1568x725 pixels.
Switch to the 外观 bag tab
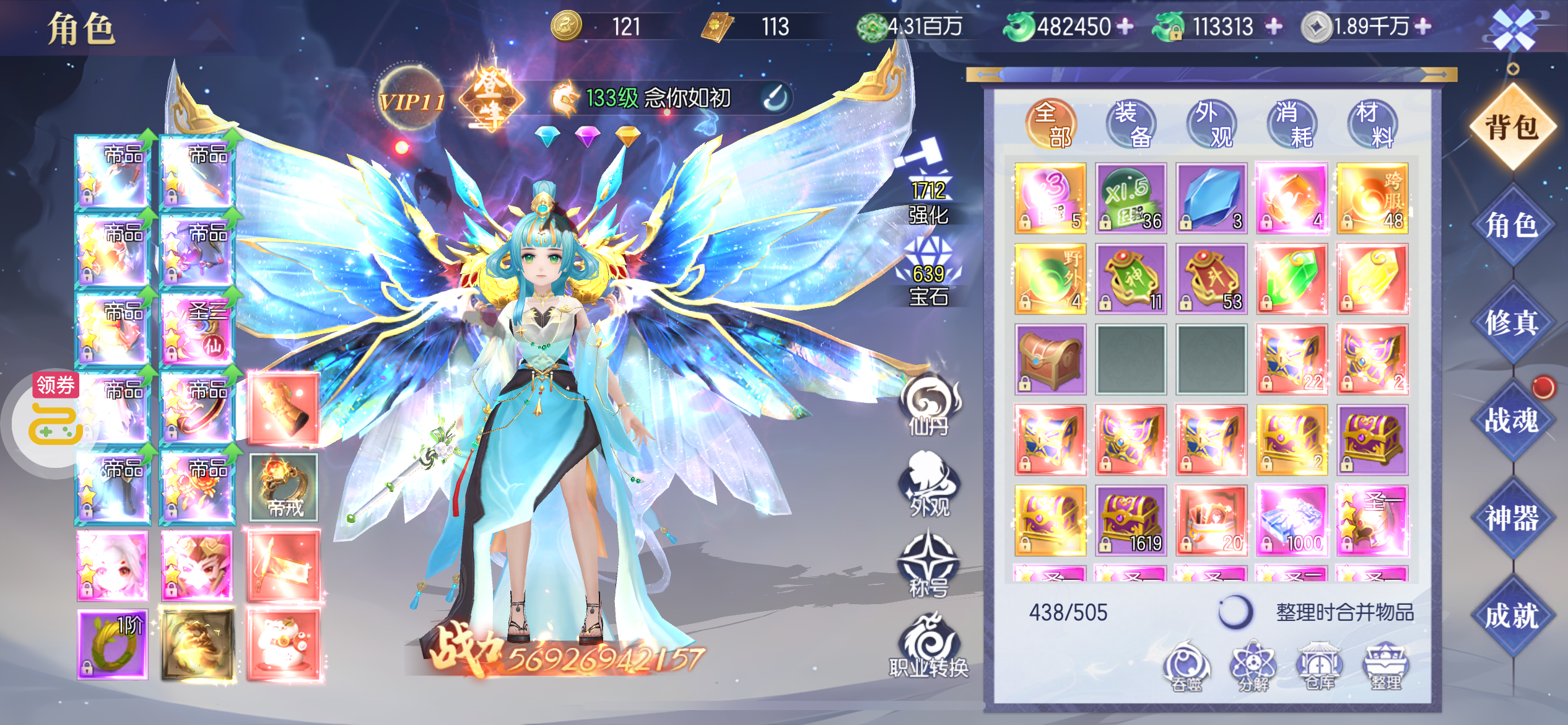pos(1211,125)
